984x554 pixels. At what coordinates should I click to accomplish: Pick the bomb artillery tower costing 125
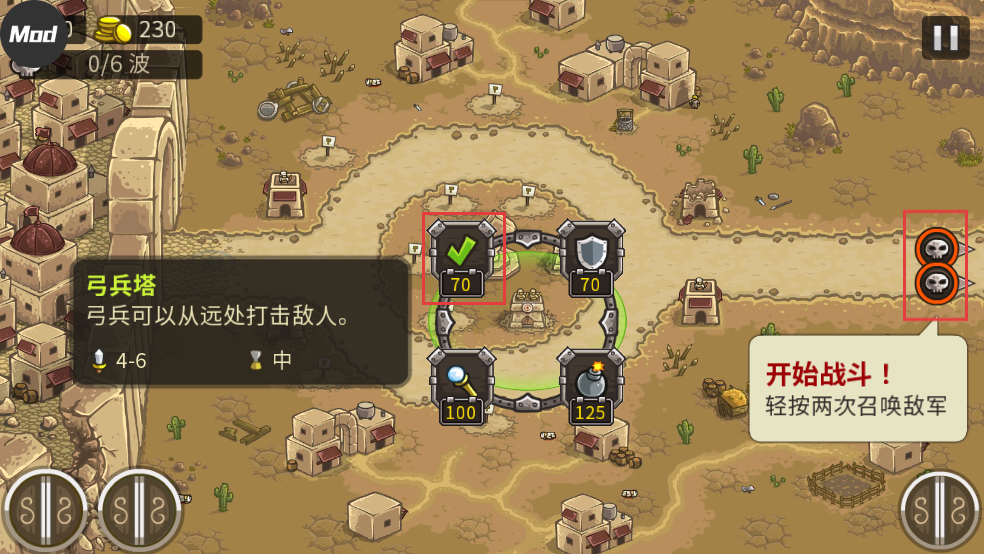(590, 383)
